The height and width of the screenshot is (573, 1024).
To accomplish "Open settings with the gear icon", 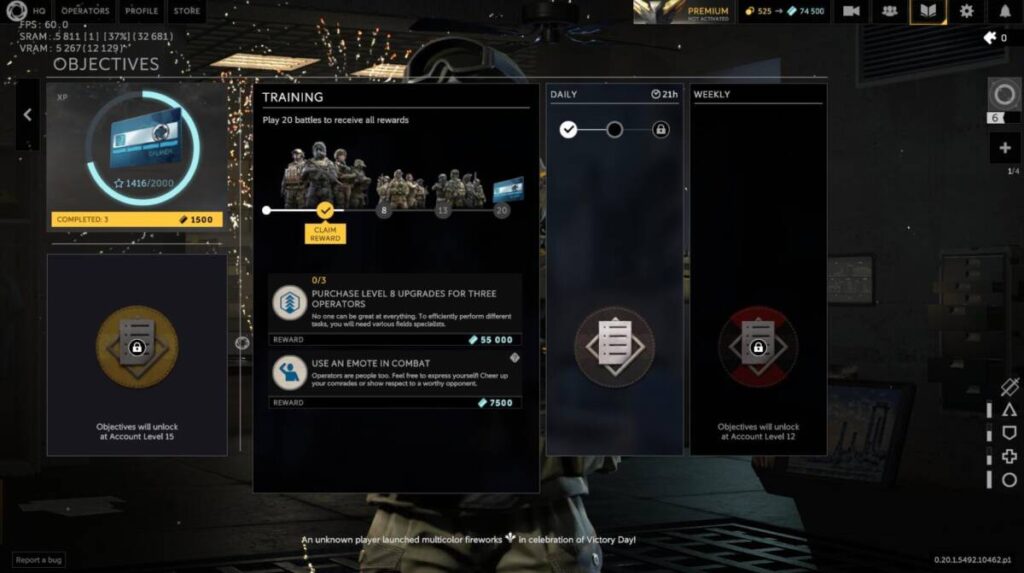I will (966, 11).
